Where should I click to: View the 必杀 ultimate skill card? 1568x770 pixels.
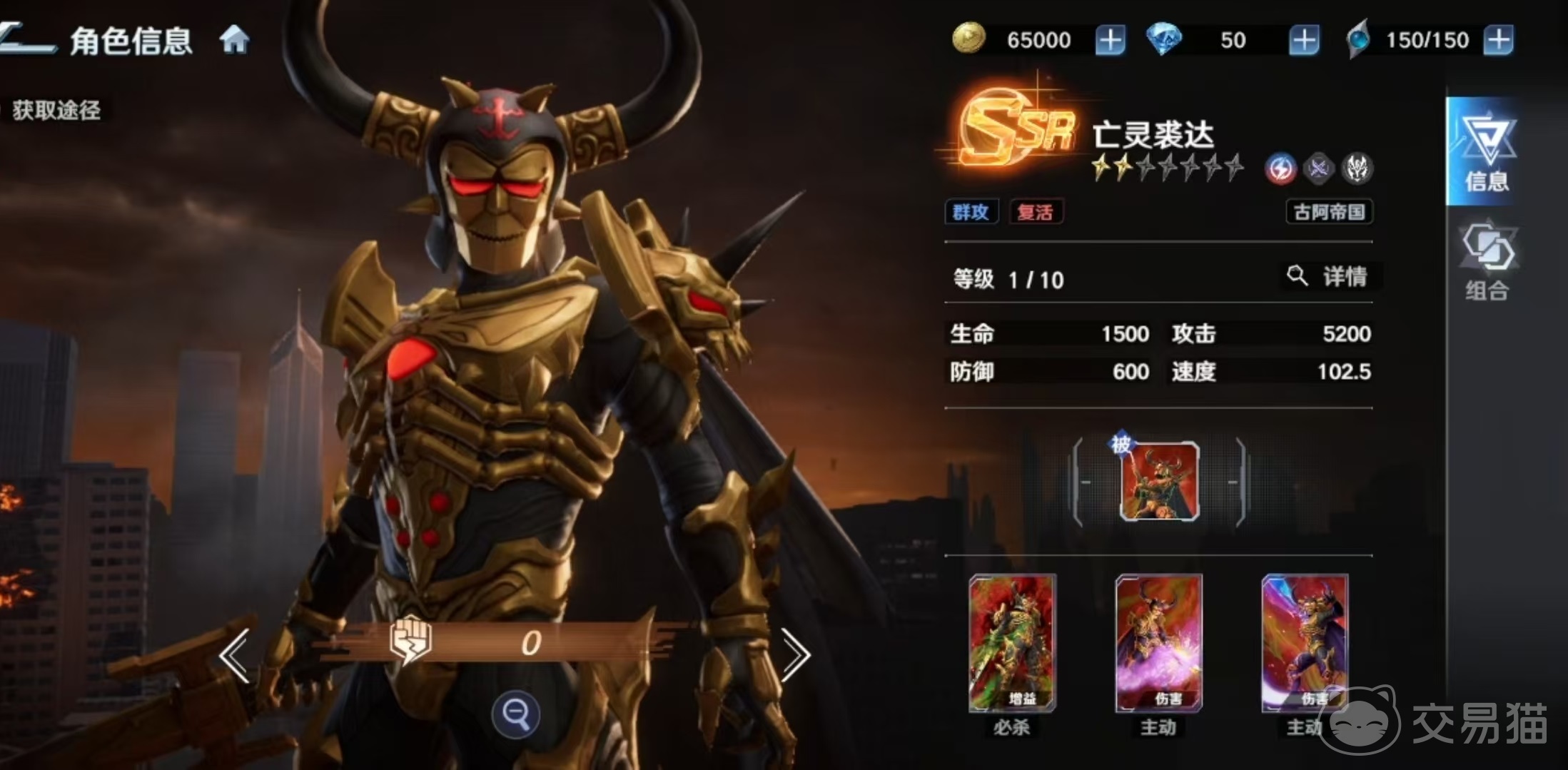pyautogui.click(x=1012, y=644)
